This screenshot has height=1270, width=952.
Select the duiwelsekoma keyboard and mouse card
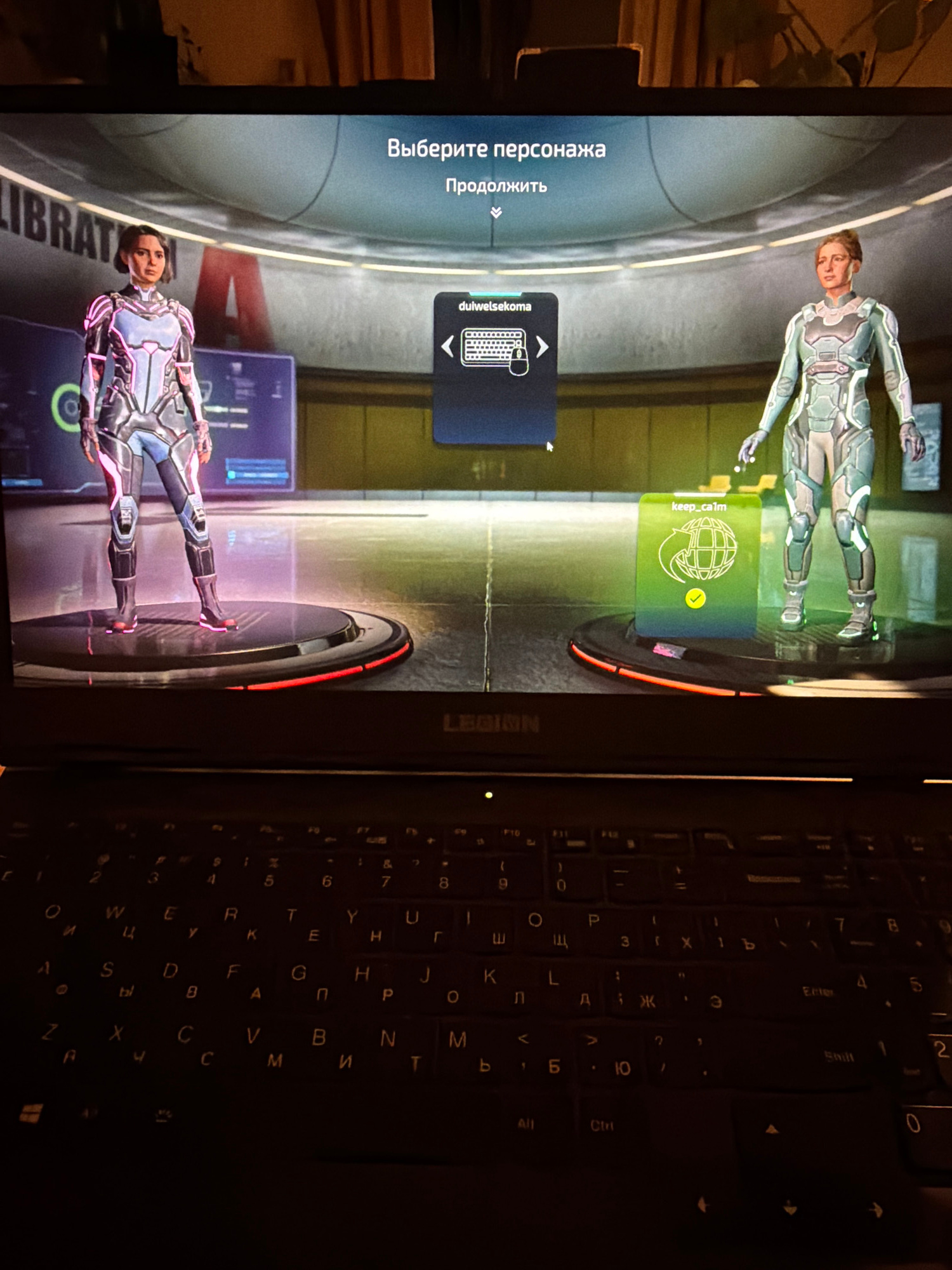coord(495,367)
